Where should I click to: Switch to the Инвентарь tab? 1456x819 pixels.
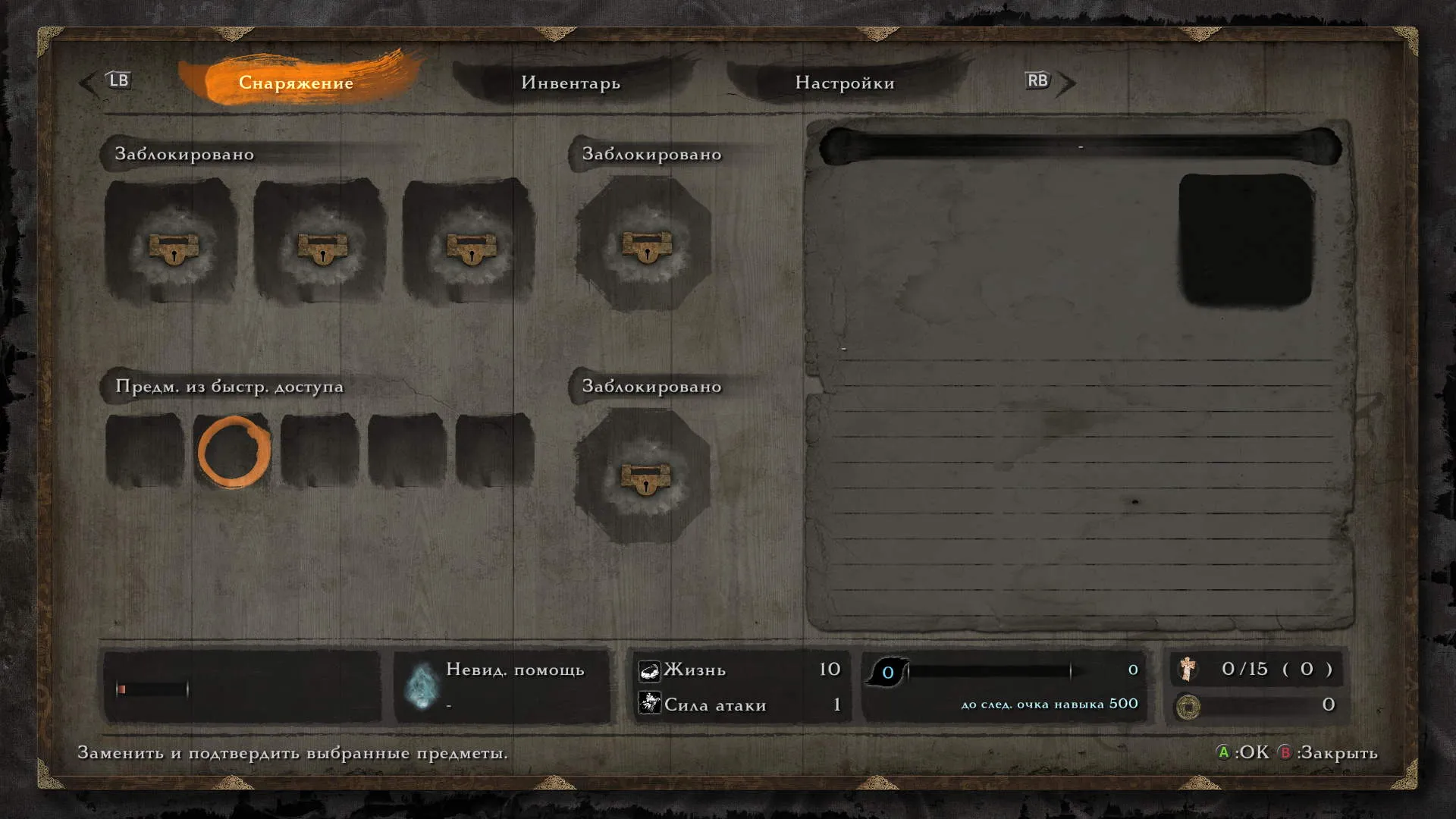coord(570,83)
